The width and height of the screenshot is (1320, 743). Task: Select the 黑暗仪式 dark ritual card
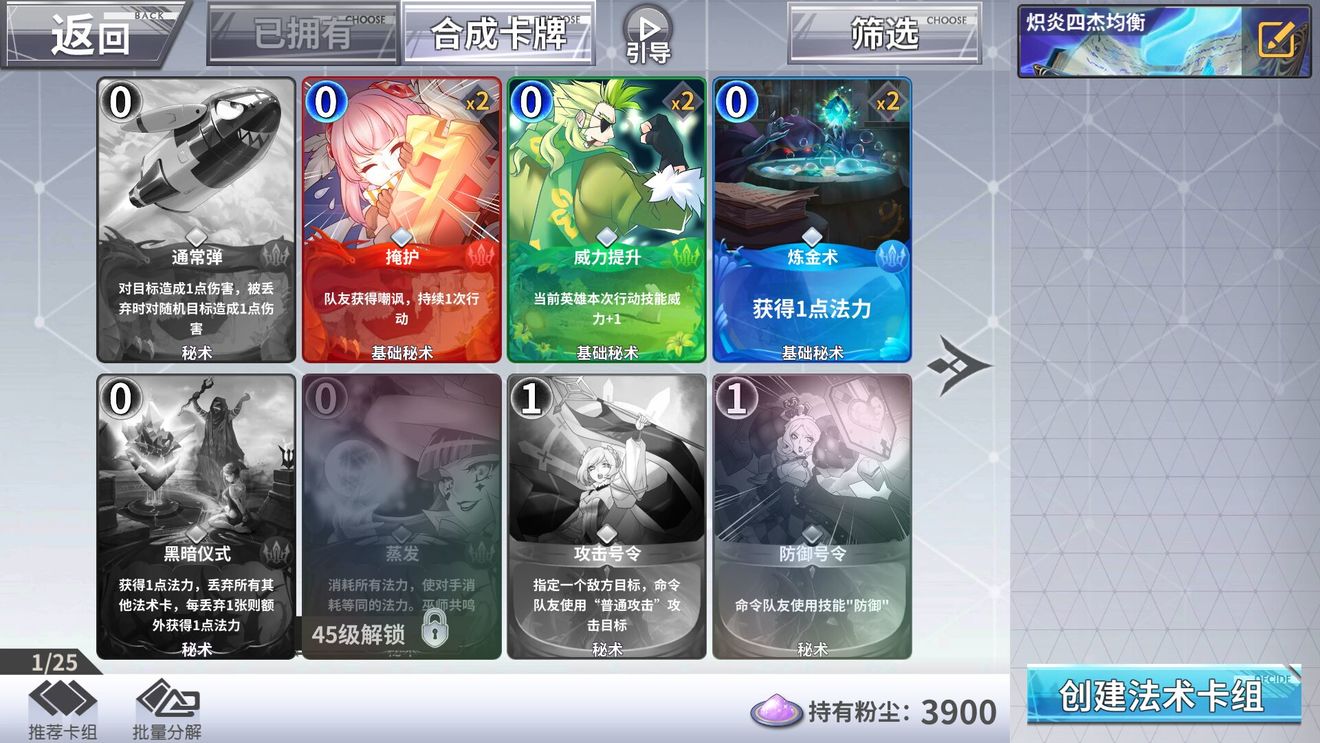(195, 520)
